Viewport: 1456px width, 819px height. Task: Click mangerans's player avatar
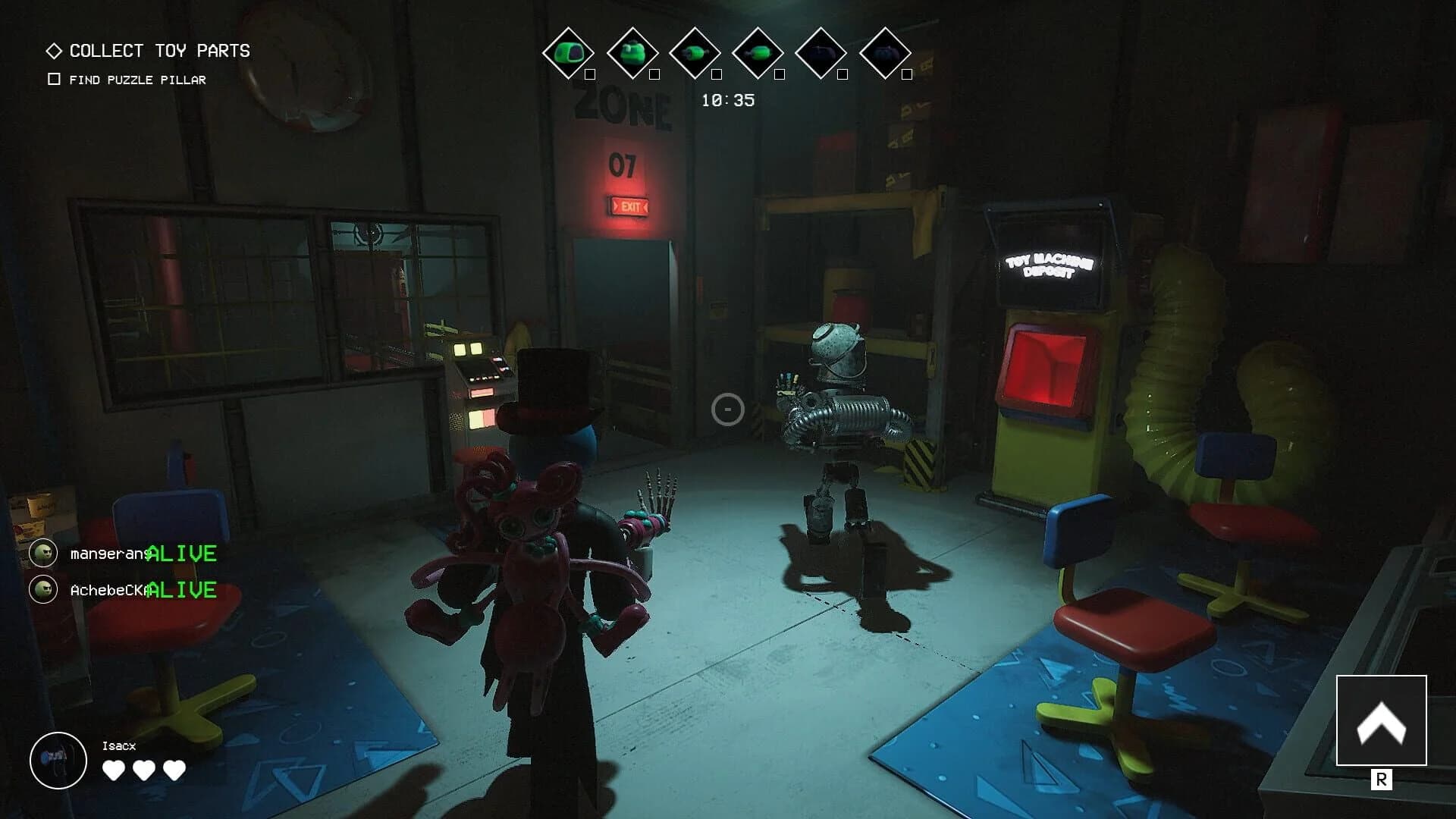tap(43, 554)
